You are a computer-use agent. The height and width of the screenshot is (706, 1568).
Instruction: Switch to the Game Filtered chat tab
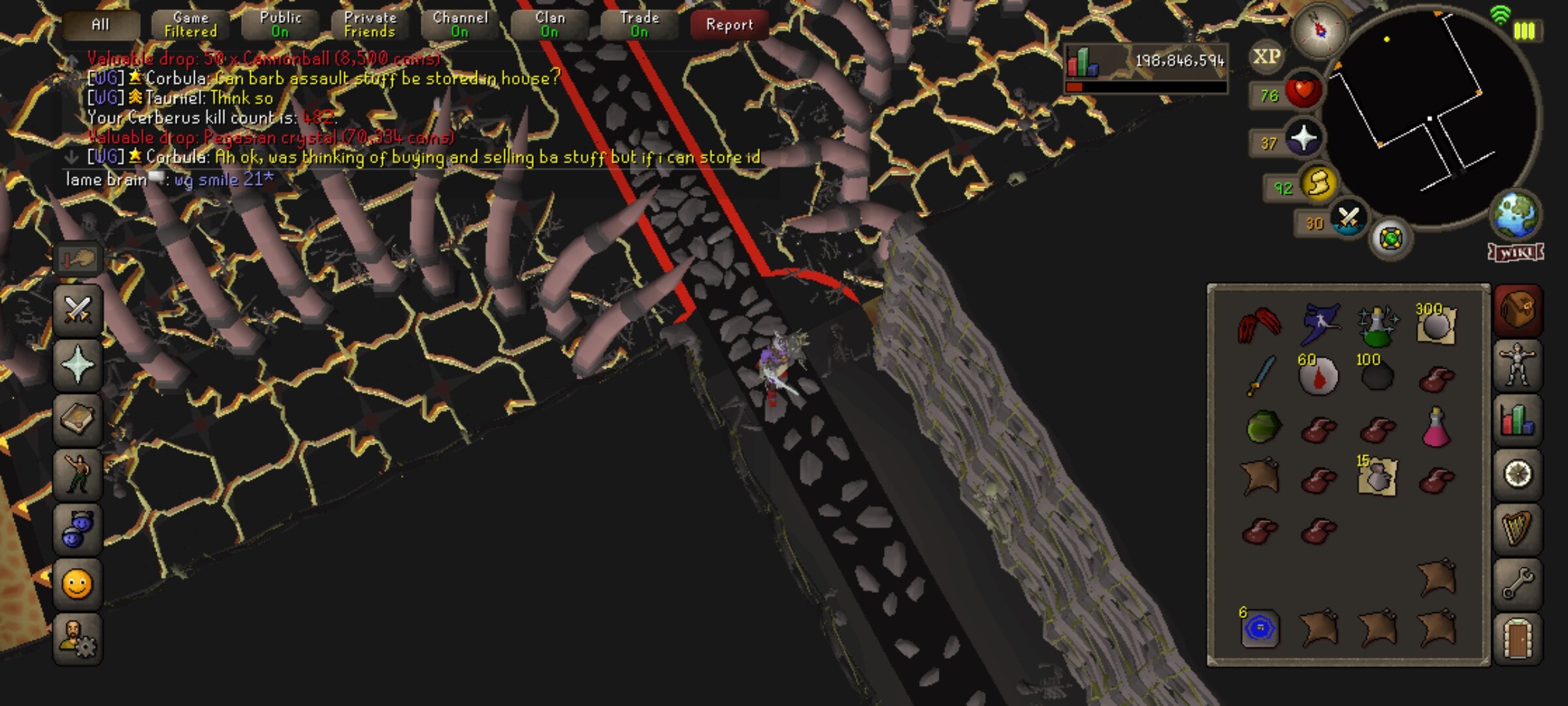click(x=190, y=25)
